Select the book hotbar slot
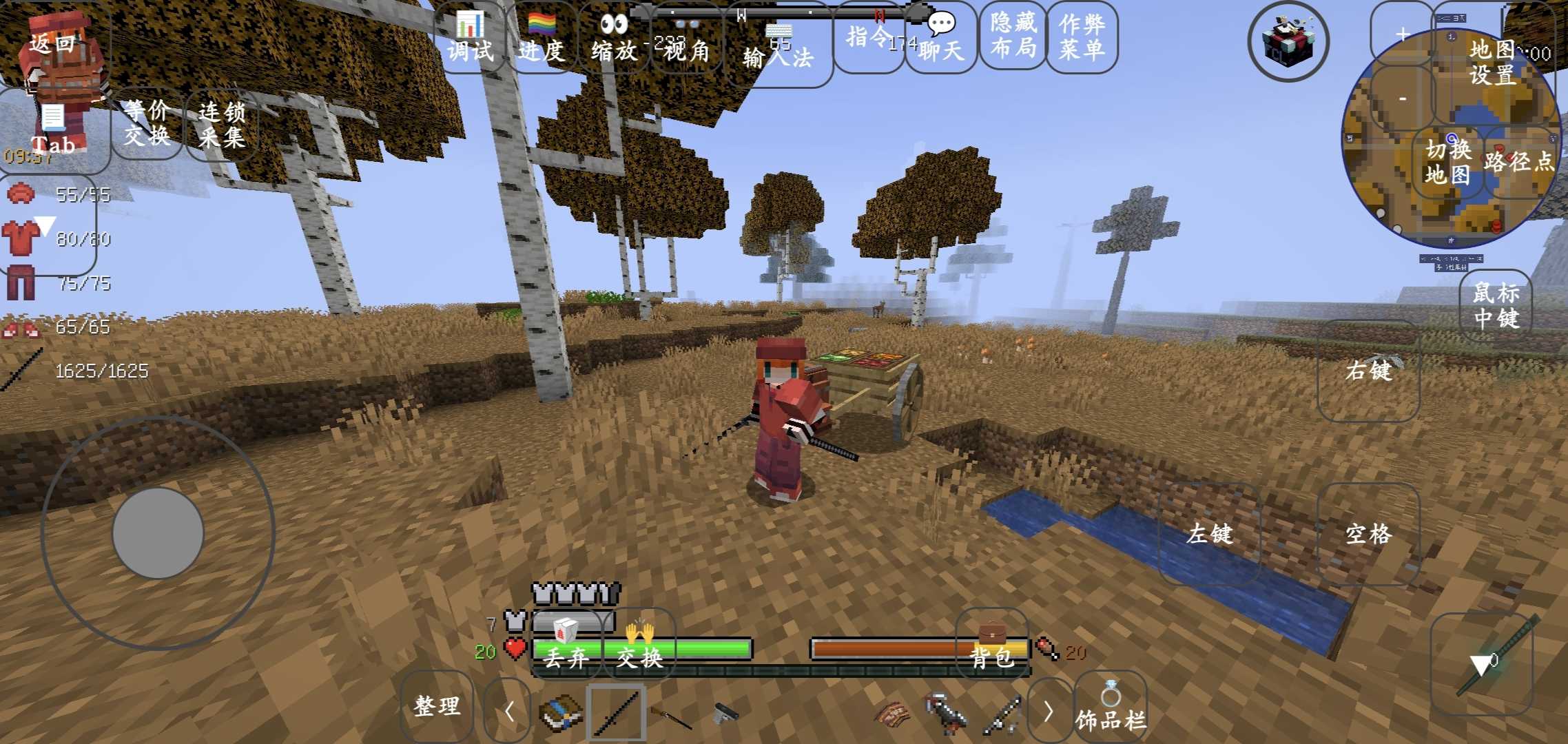The image size is (1568, 744). coord(560,712)
